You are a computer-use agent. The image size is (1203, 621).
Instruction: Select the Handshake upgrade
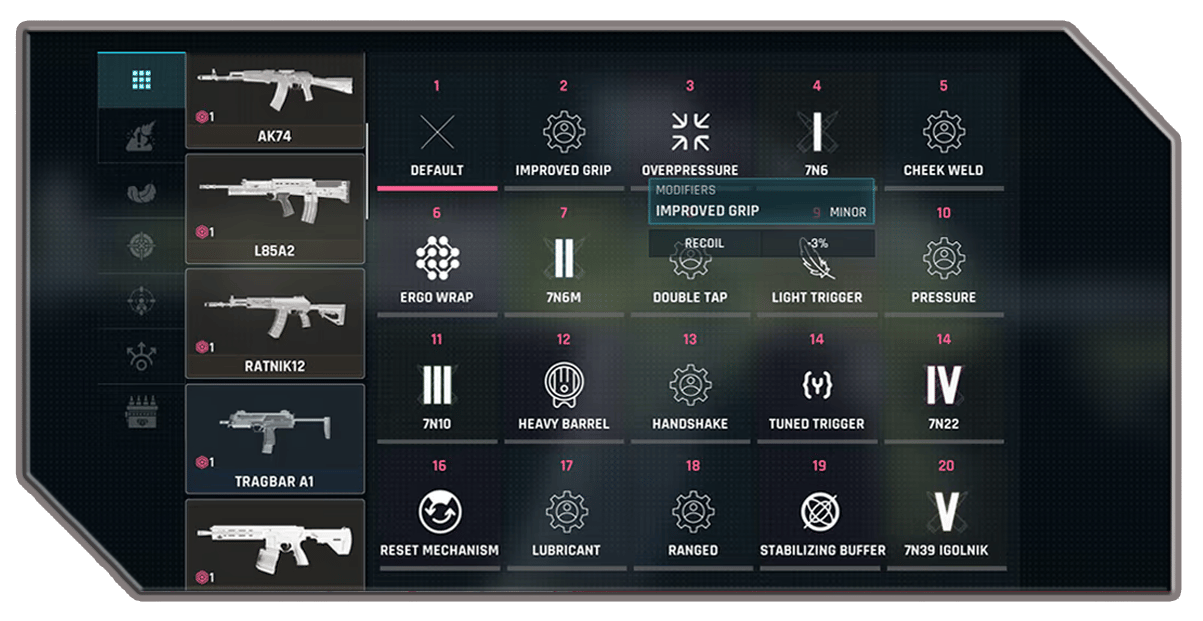click(x=690, y=386)
